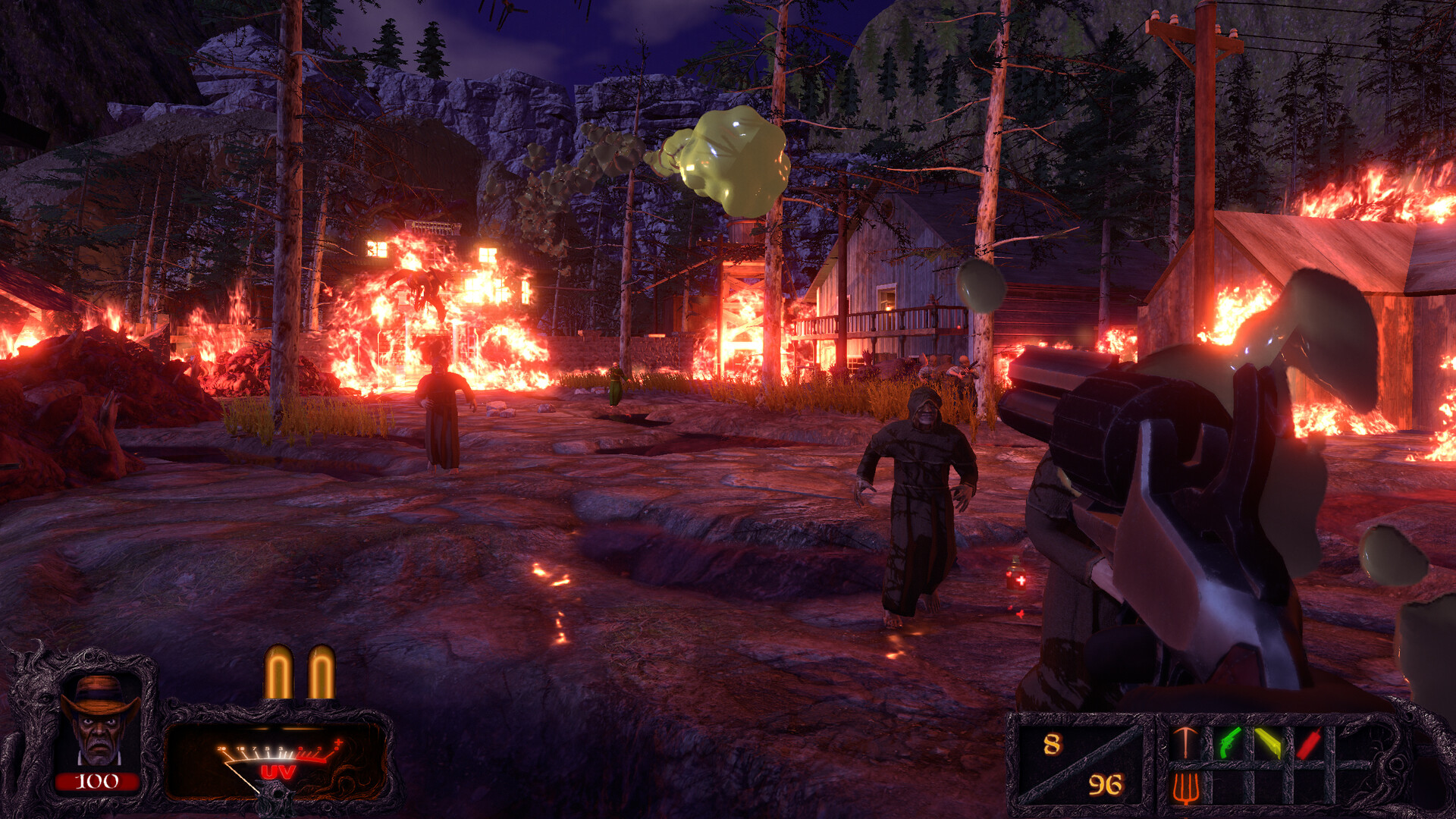The width and height of the screenshot is (1456, 819).
Task: Switch to the green revolver weapon
Action: coord(1230,742)
